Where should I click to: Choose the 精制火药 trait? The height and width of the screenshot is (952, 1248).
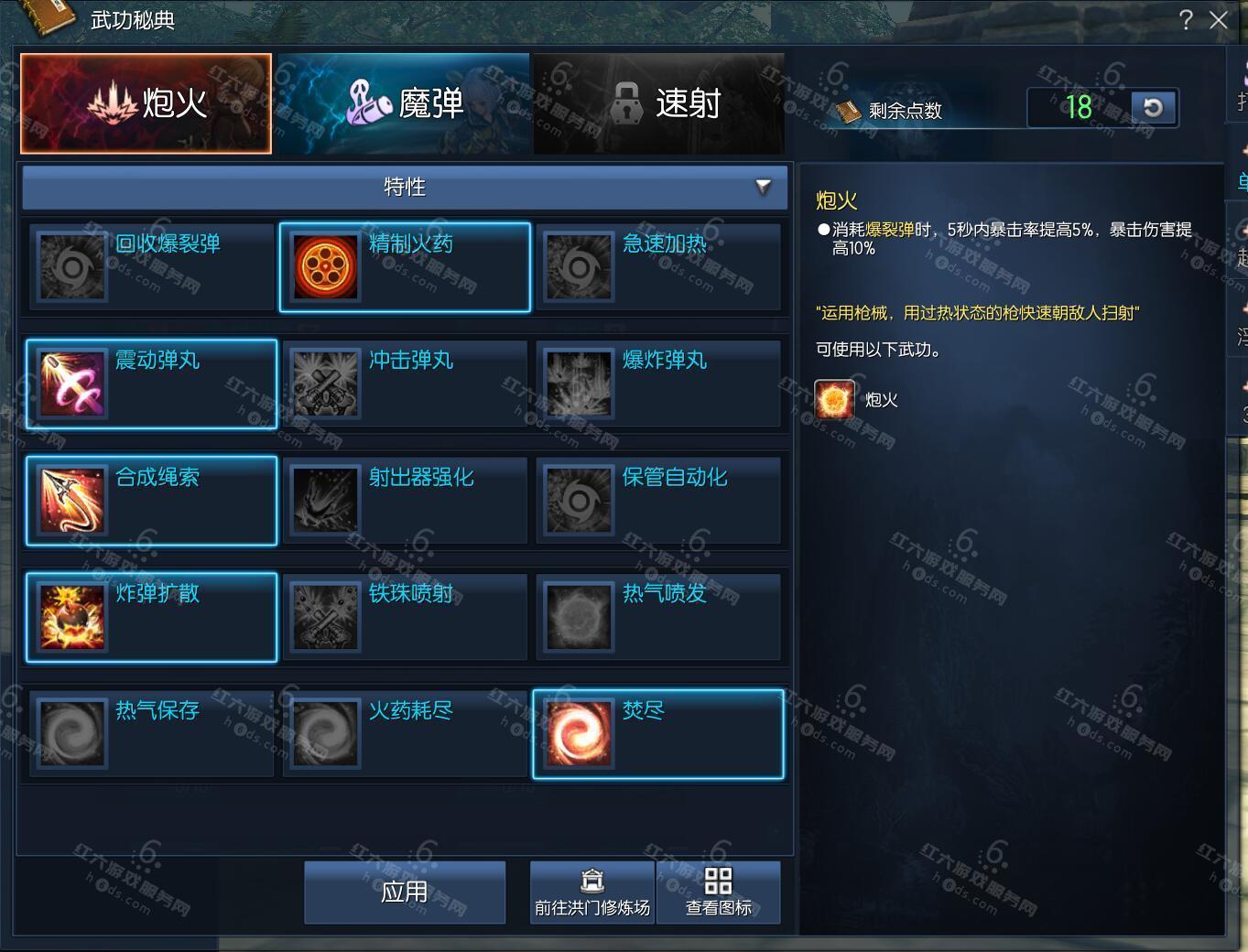(x=405, y=266)
